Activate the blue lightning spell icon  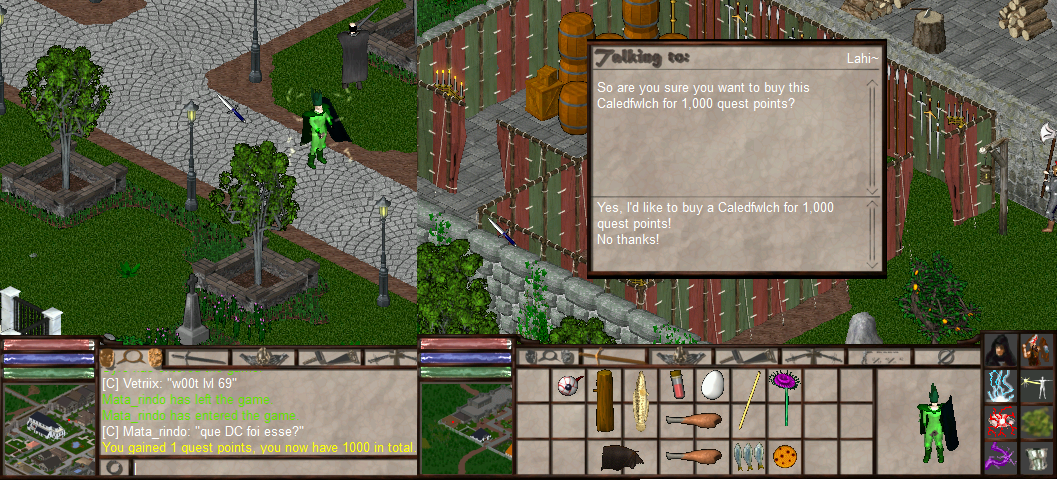pos(1001,386)
